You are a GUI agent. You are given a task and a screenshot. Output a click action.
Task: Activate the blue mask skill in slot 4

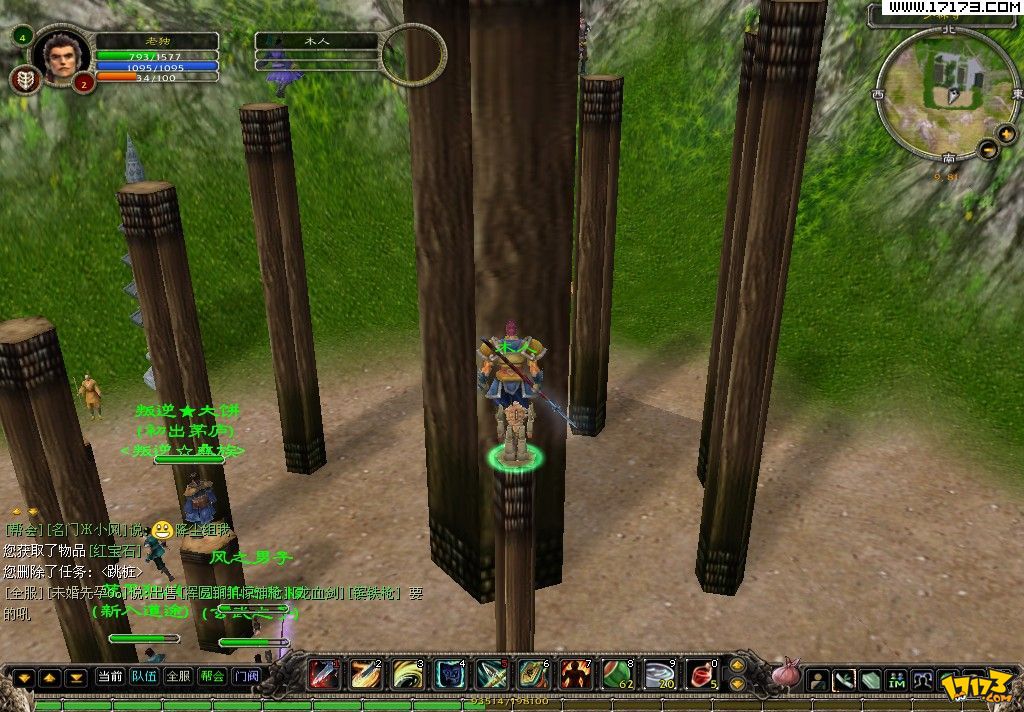450,674
